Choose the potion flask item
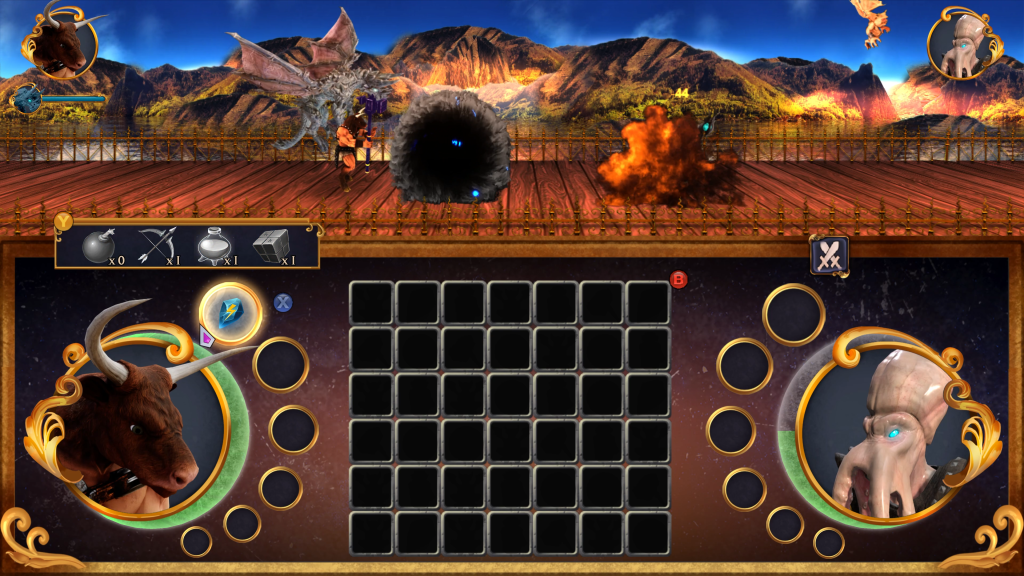Image resolution: width=1024 pixels, height=576 pixels. (x=212, y=245)
